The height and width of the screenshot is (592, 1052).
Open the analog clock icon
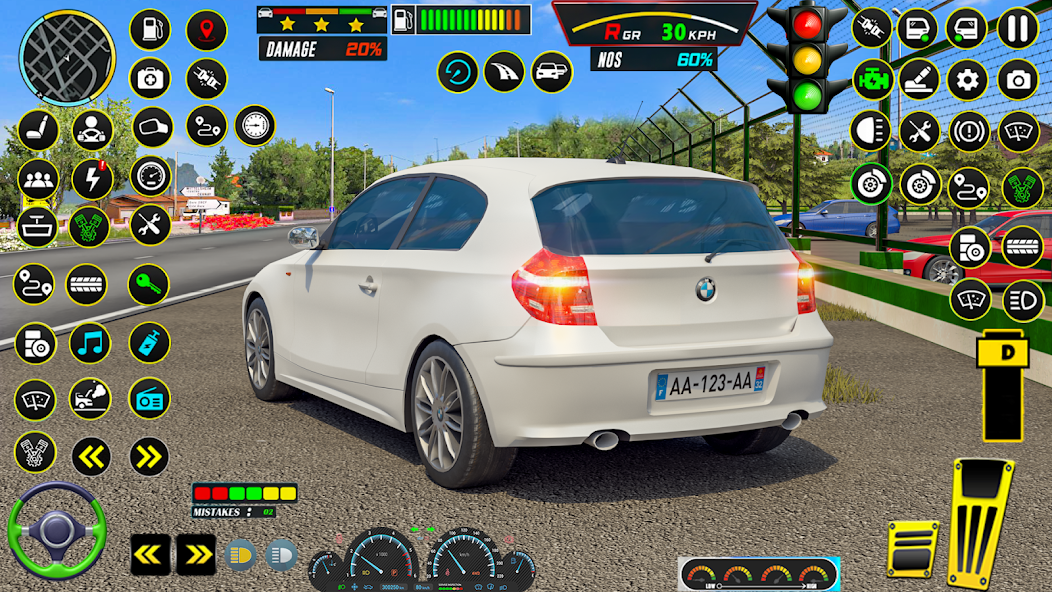pos(255,126)
